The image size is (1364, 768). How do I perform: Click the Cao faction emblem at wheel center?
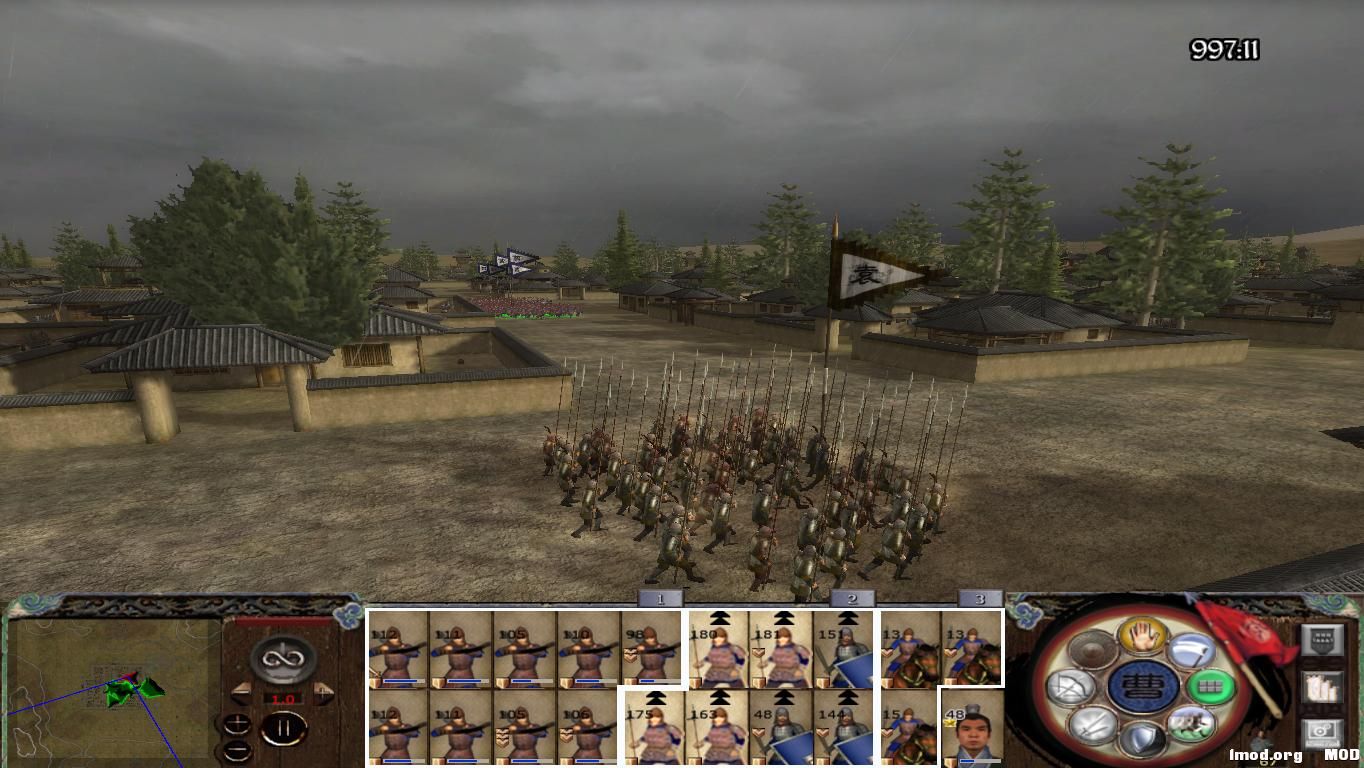pos(1141,686)
